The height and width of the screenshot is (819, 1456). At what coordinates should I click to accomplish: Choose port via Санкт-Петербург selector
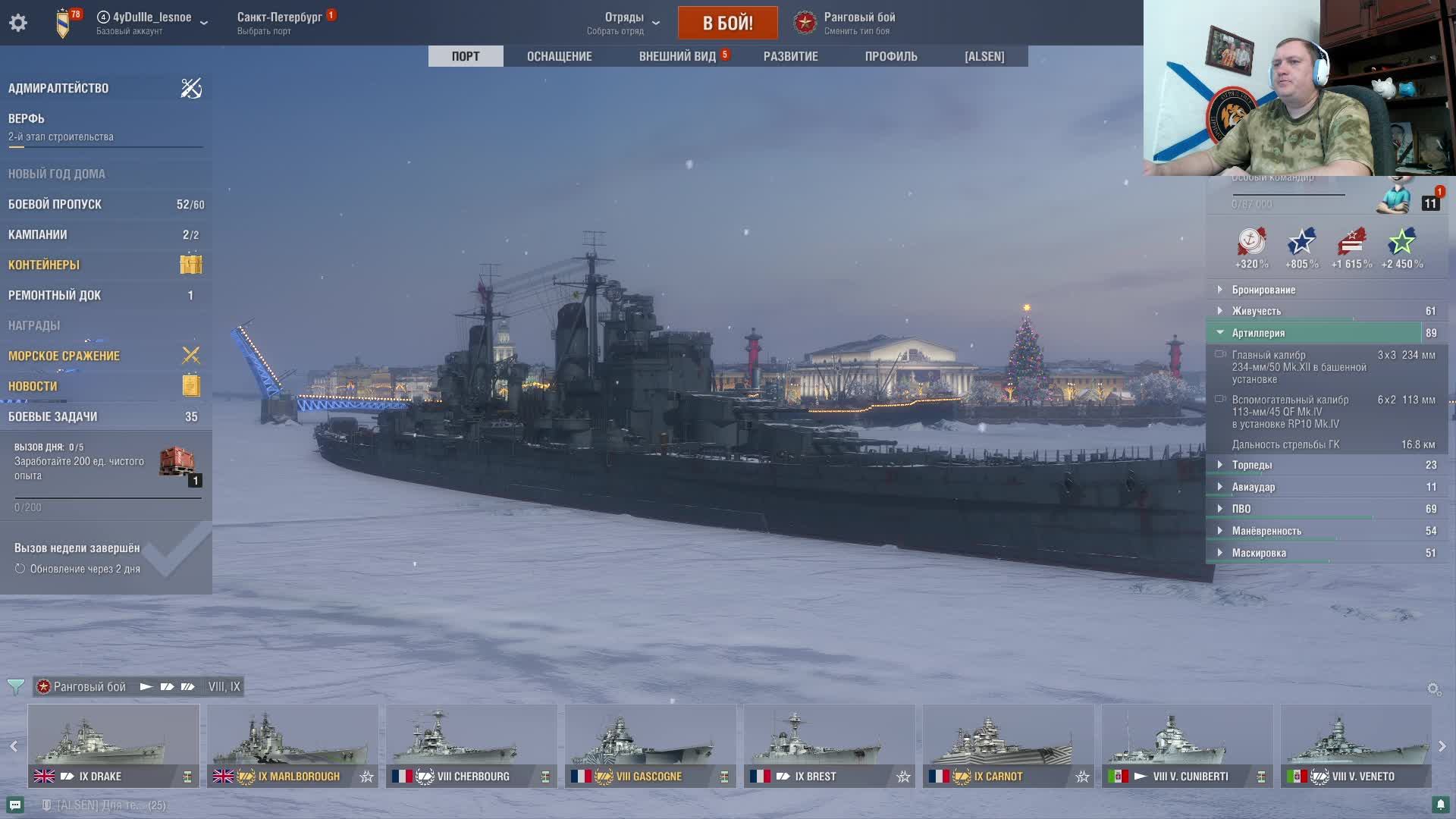279,23
